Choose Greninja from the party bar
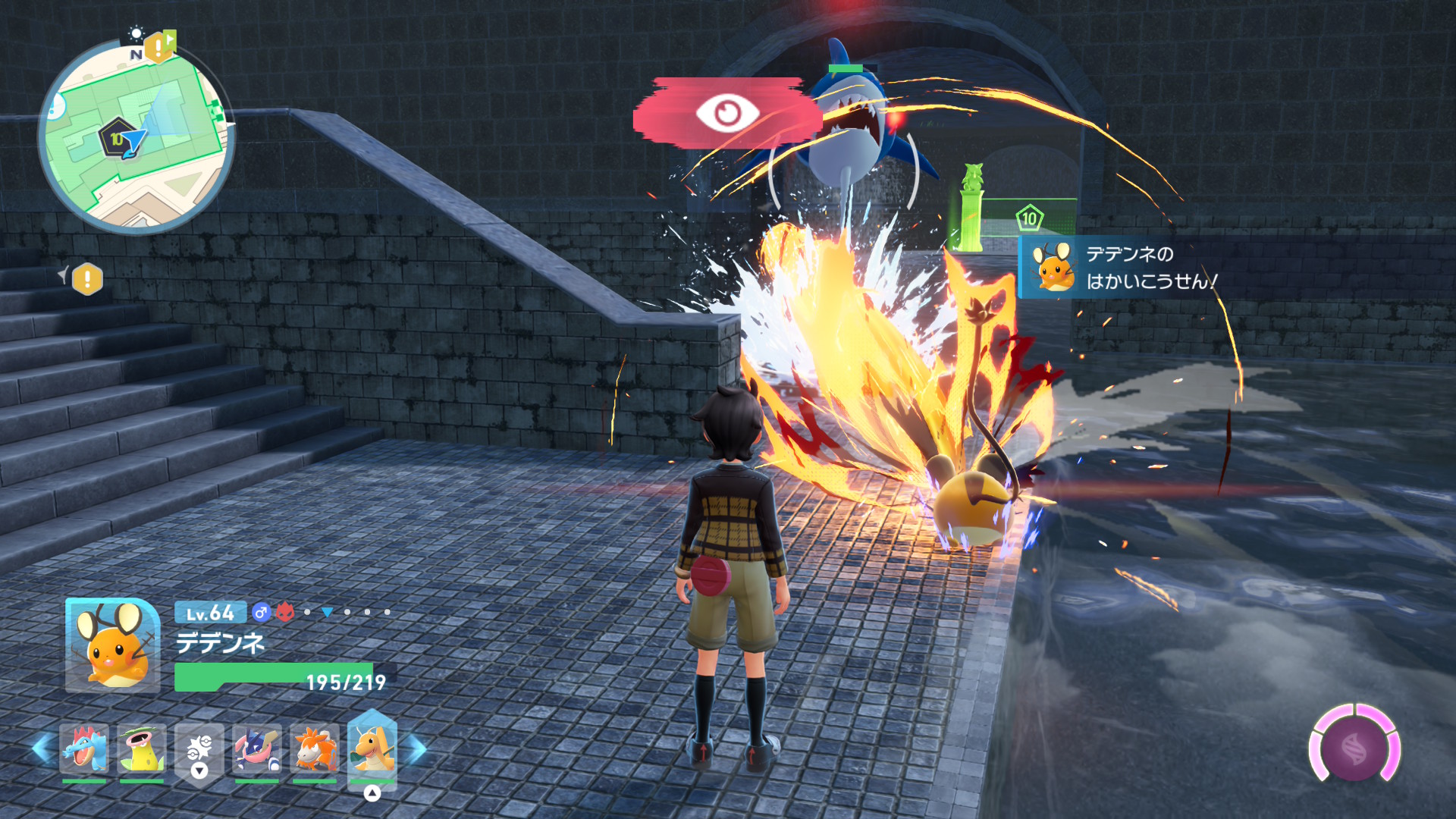This screenshot has width=1456, height=819. pos(257,748)
